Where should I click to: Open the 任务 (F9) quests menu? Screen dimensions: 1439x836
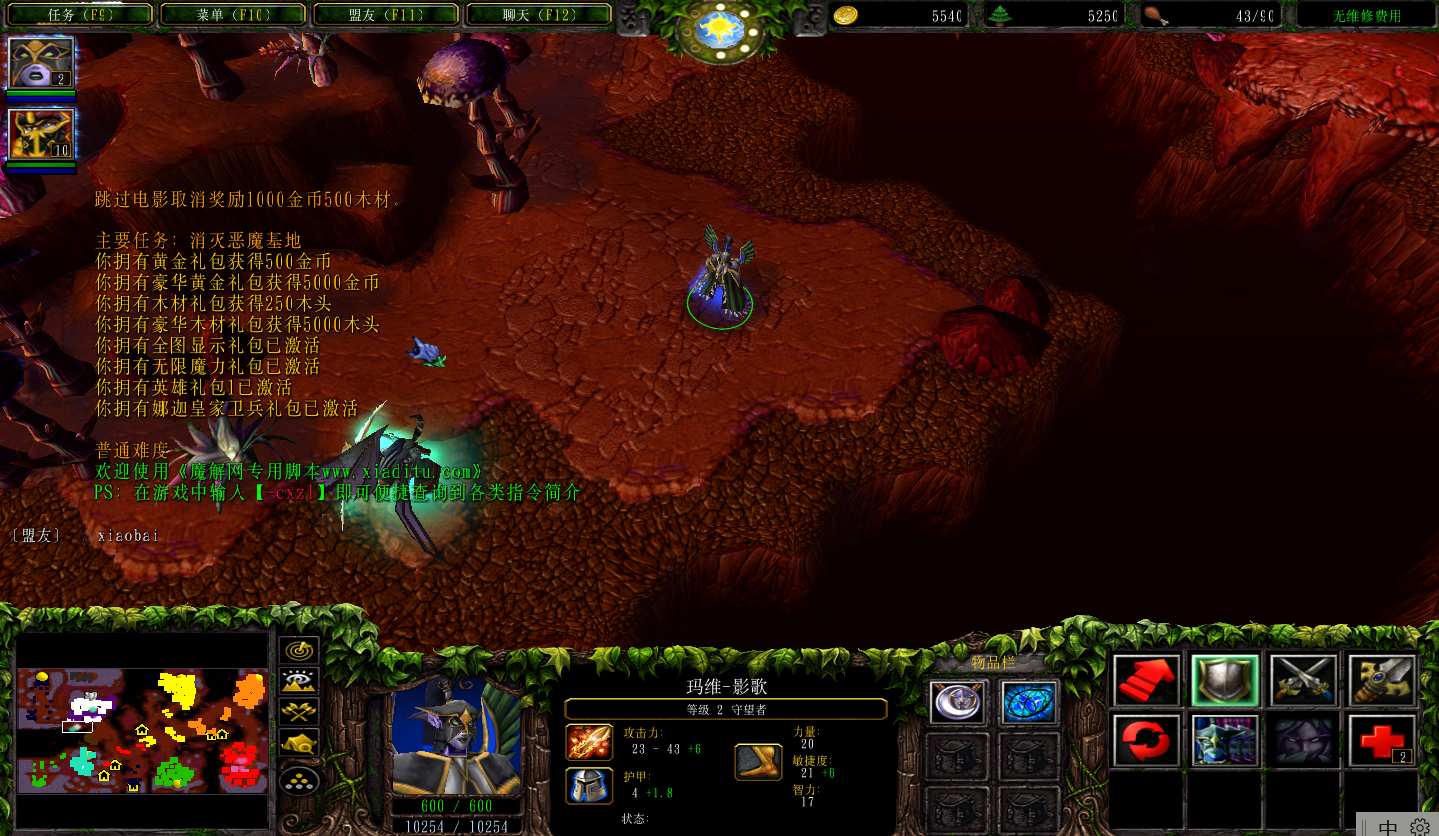point(82,15)
